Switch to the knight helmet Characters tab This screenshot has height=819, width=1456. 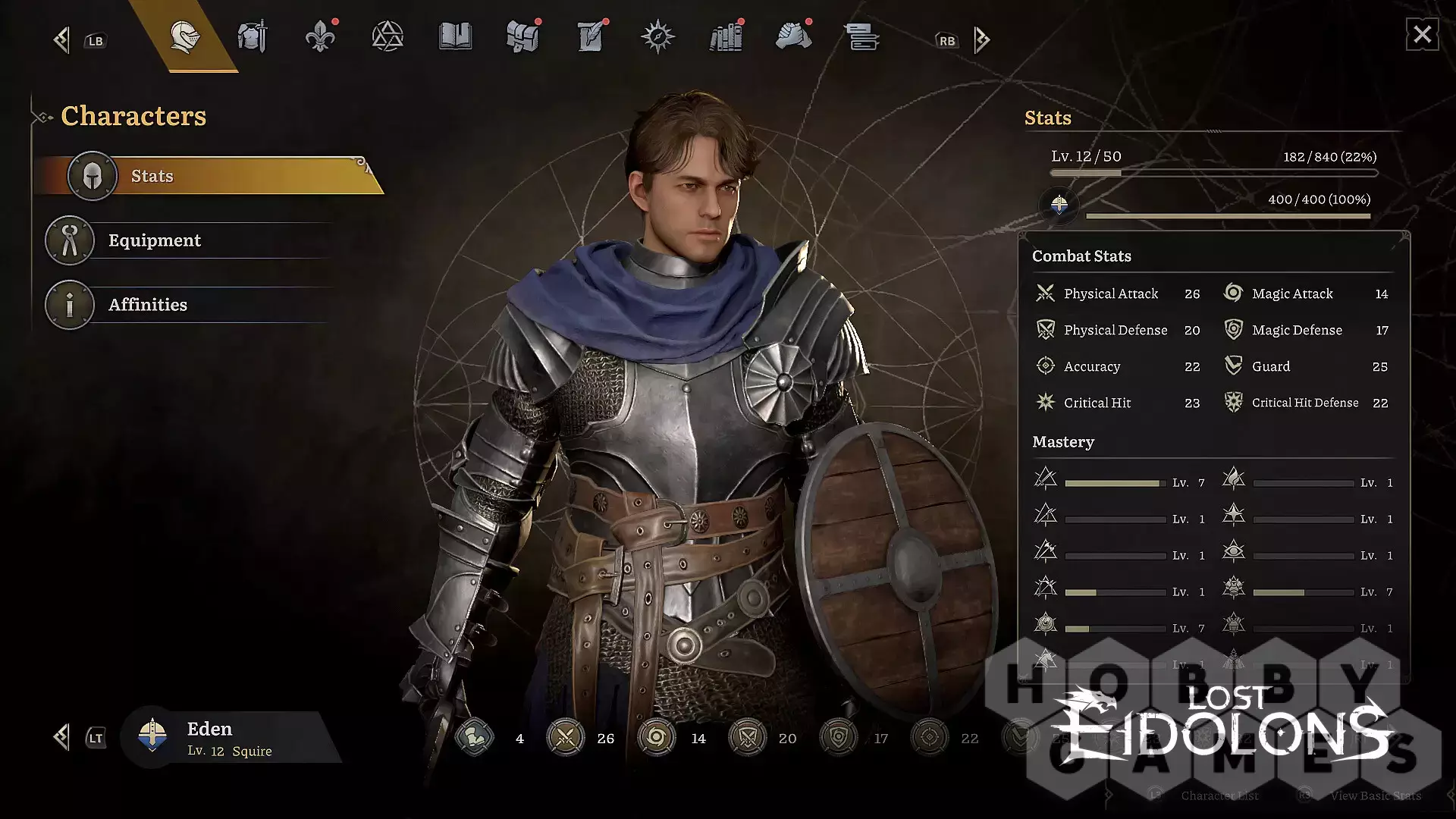185,36
